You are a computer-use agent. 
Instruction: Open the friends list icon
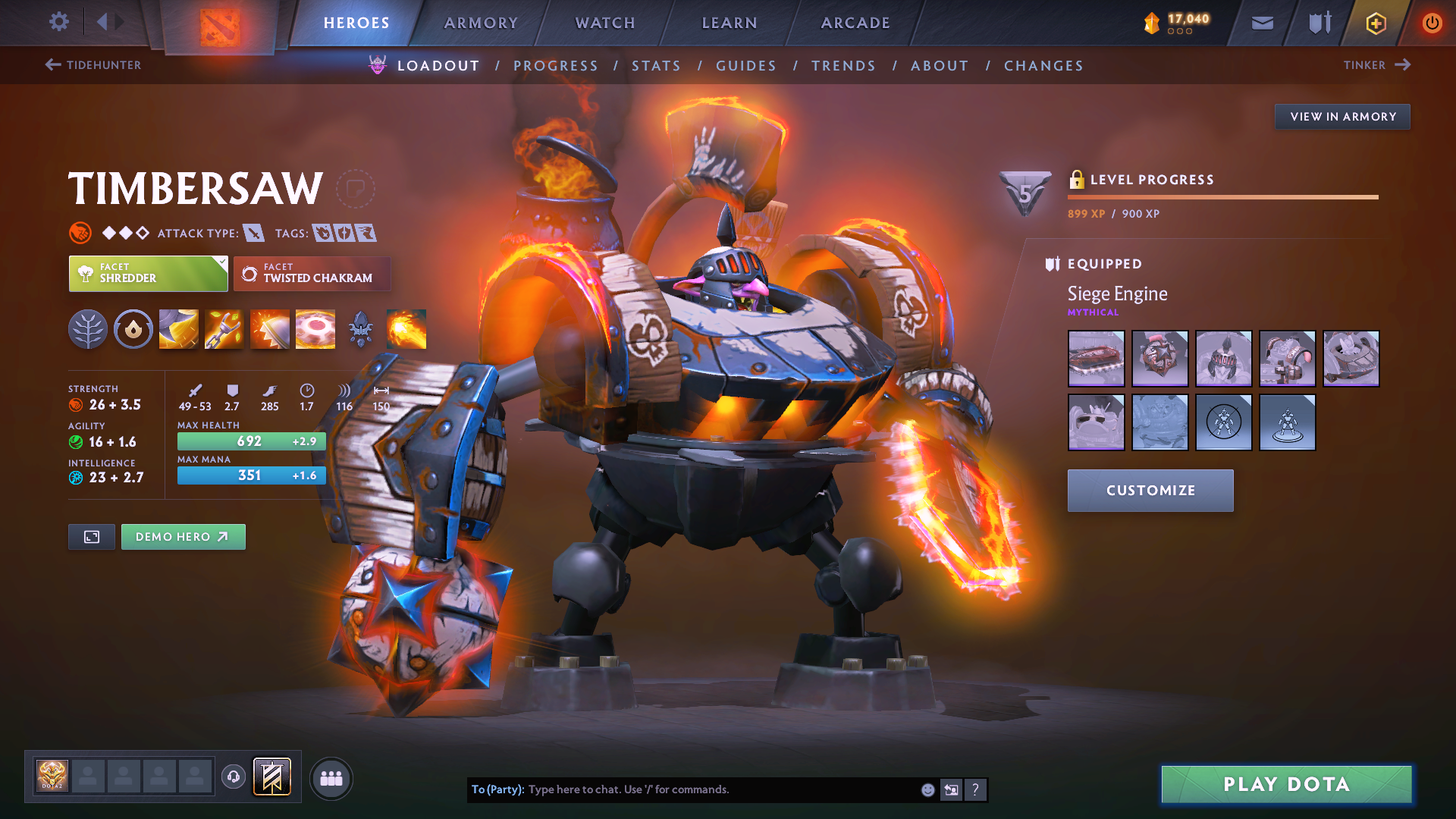[x=331, y=777]
